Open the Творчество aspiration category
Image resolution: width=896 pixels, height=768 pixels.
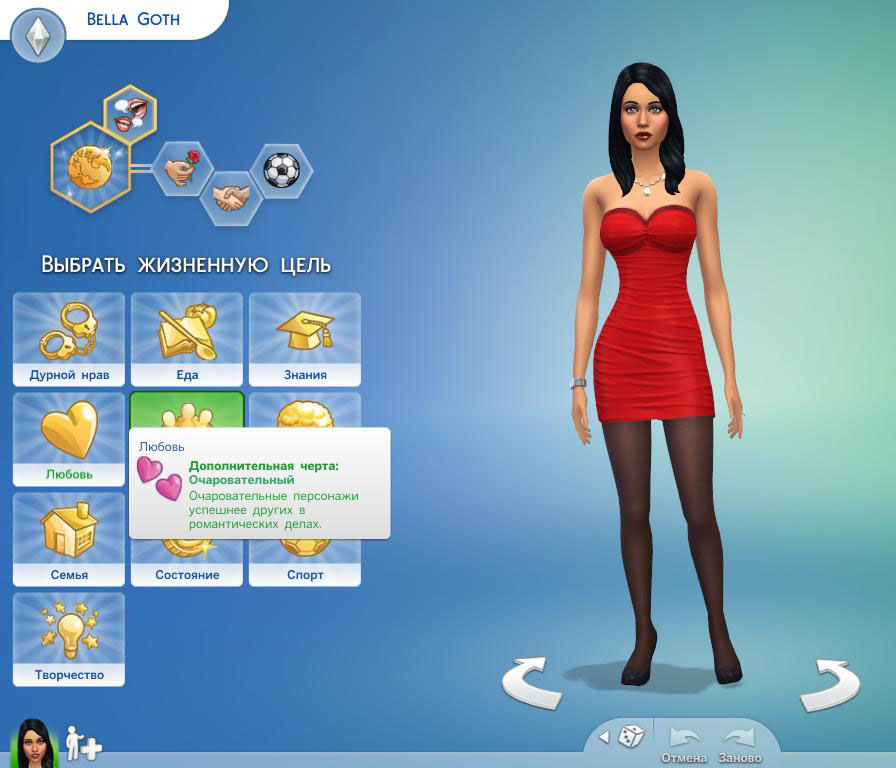[69, 639]
